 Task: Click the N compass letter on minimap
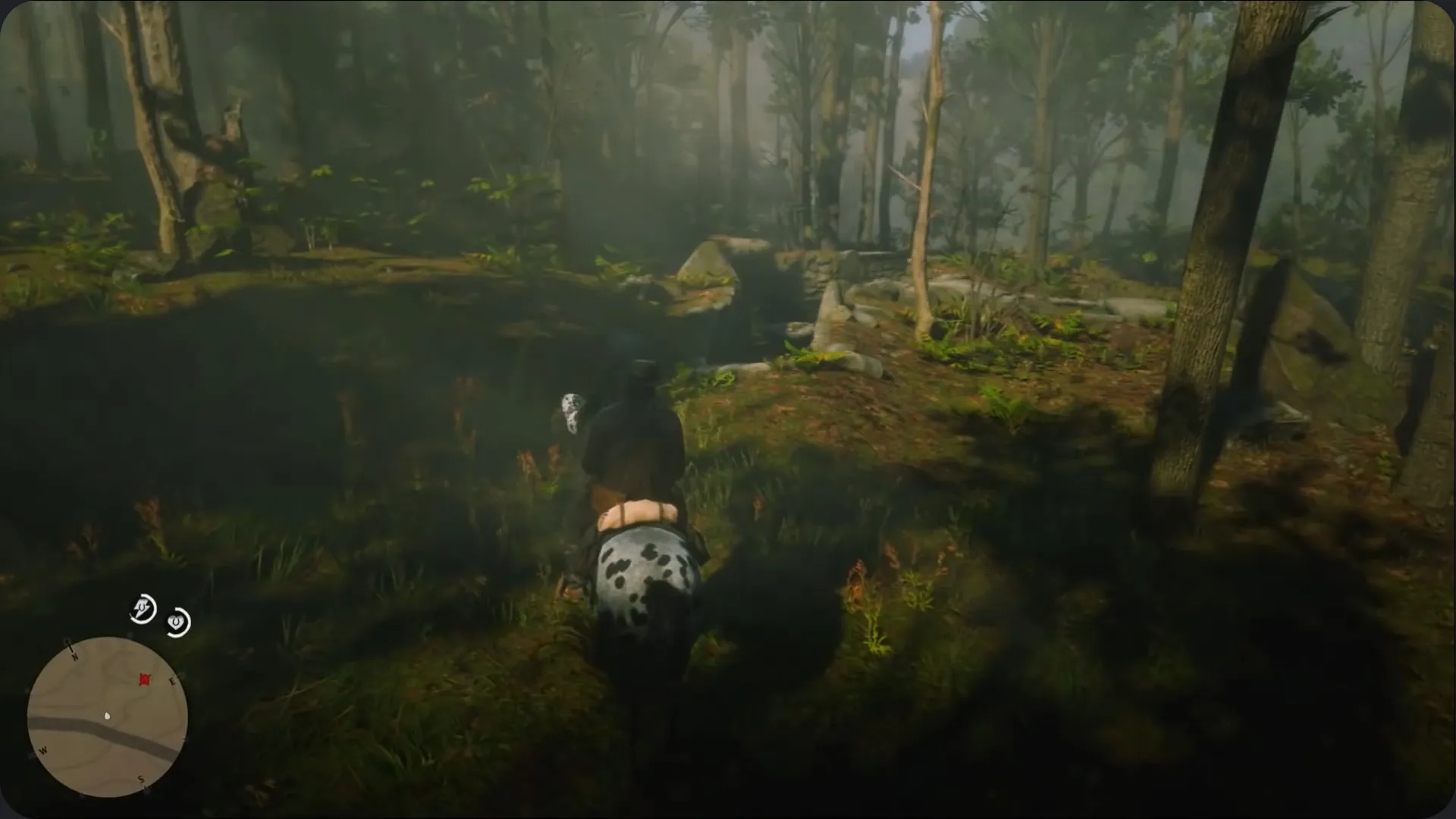[x=74, y=655]
